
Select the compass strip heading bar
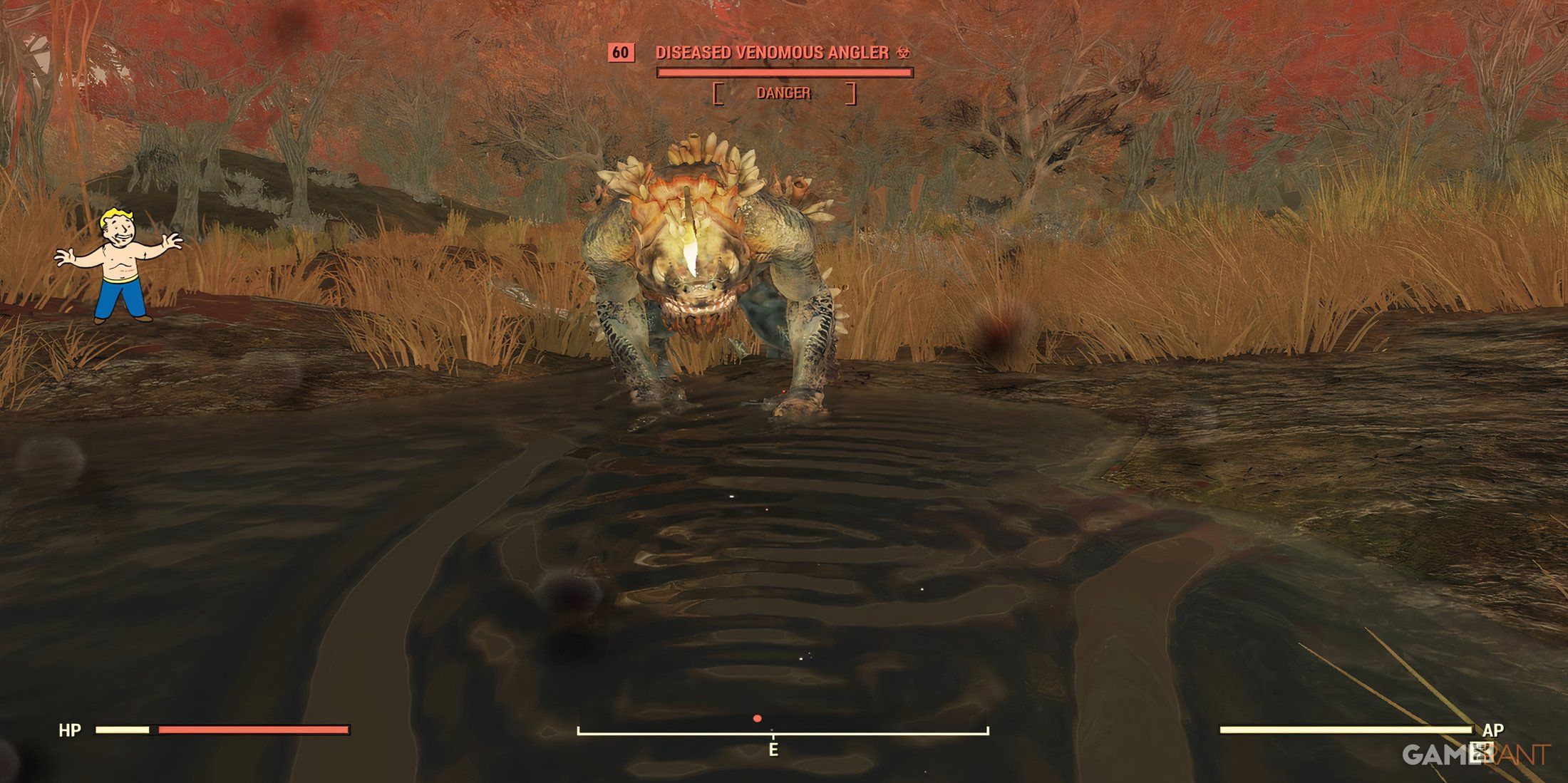pyautogui.click(x=783, y=732)
